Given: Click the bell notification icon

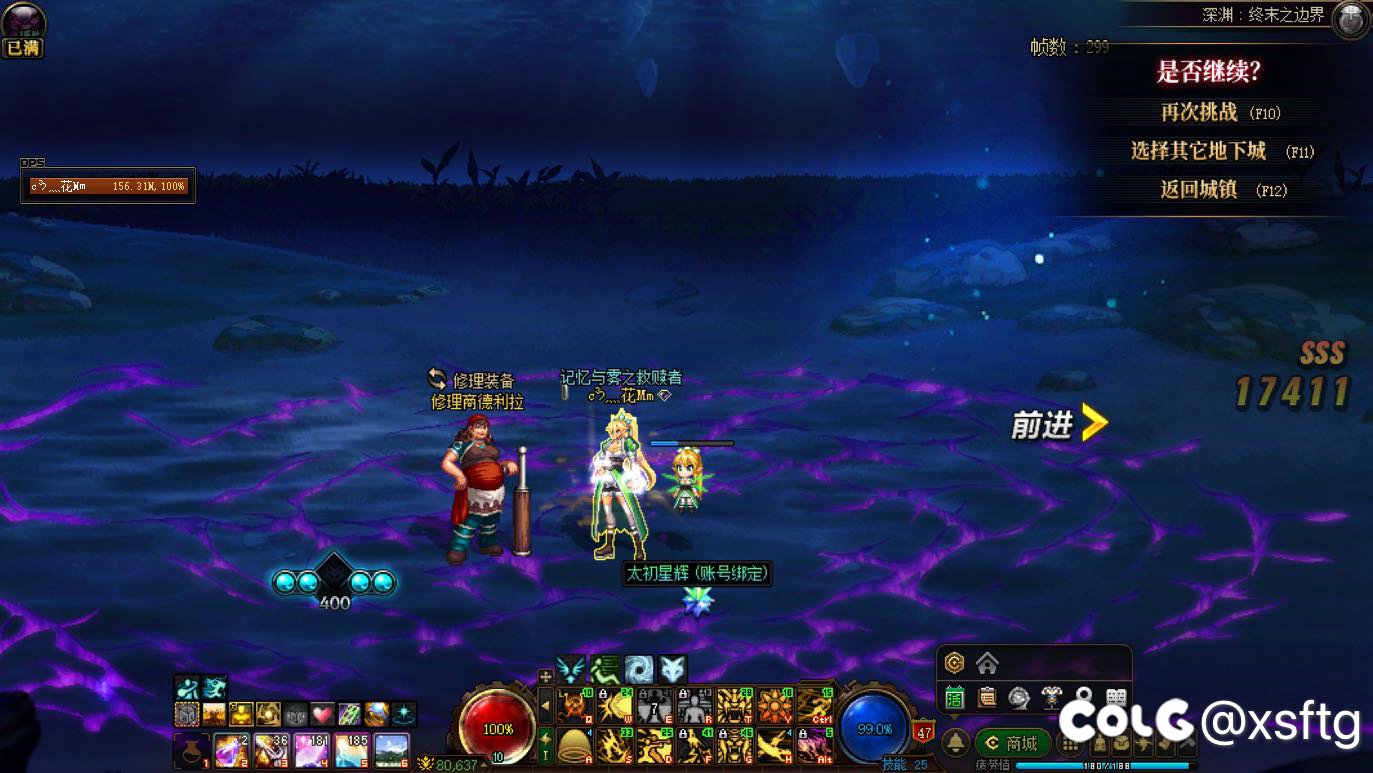Looking at the screenshot, I should (956, 743).
